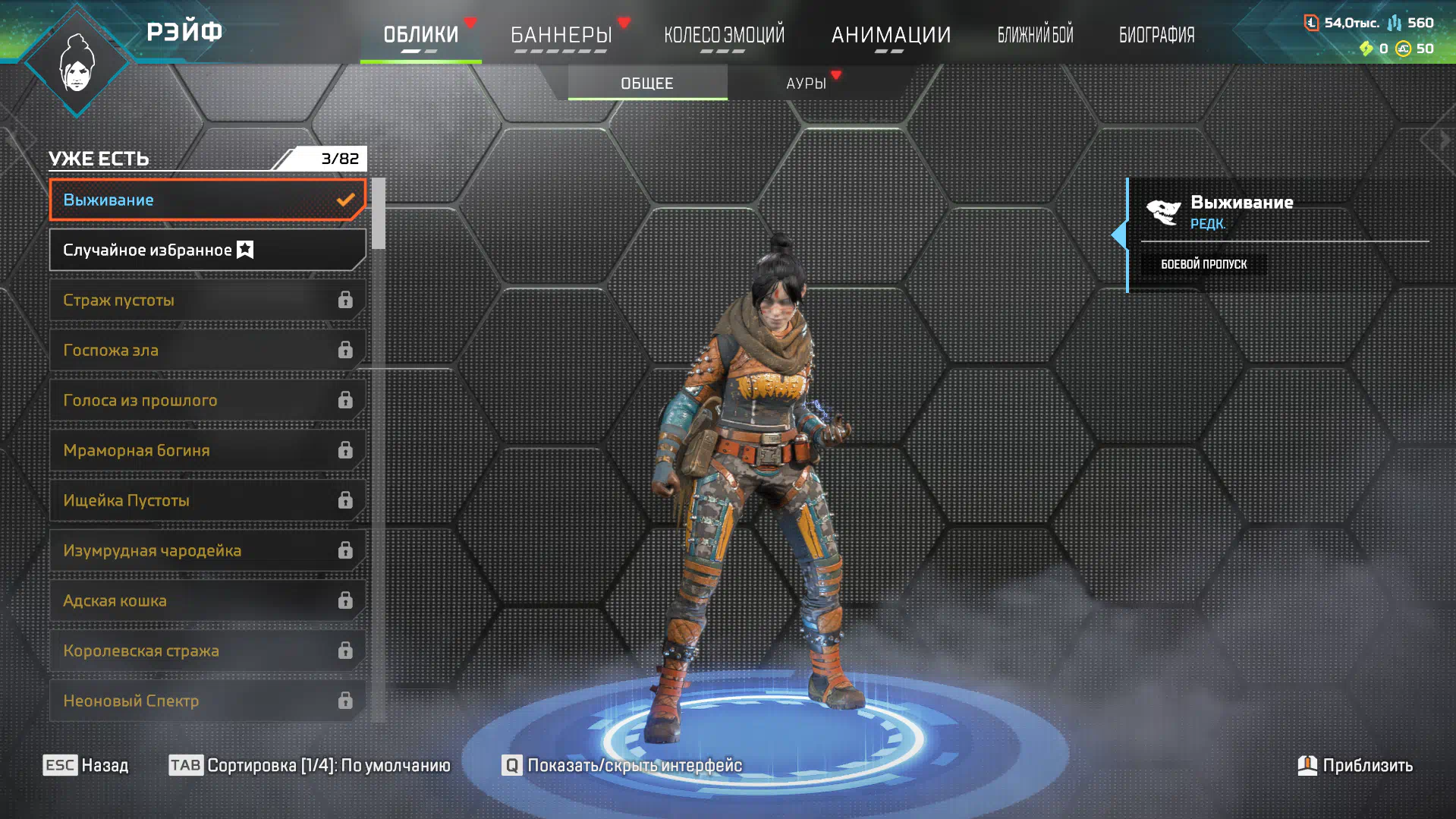The height and width of the screenshot is (819, 1456).
Task: Select the АНИМАЦИИ tab
Action: pos(891,35)
